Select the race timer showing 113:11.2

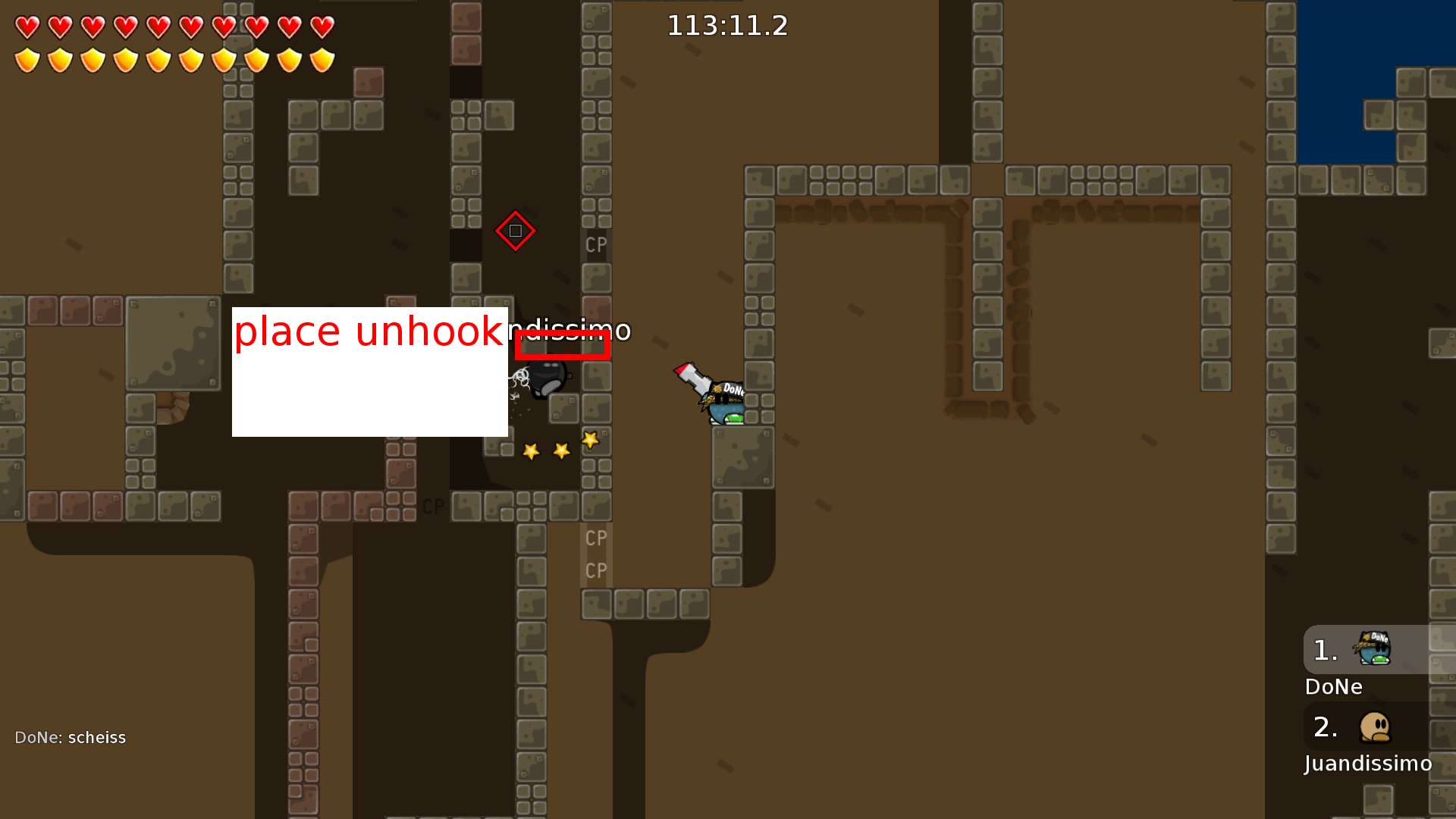[x=727, y=26]
